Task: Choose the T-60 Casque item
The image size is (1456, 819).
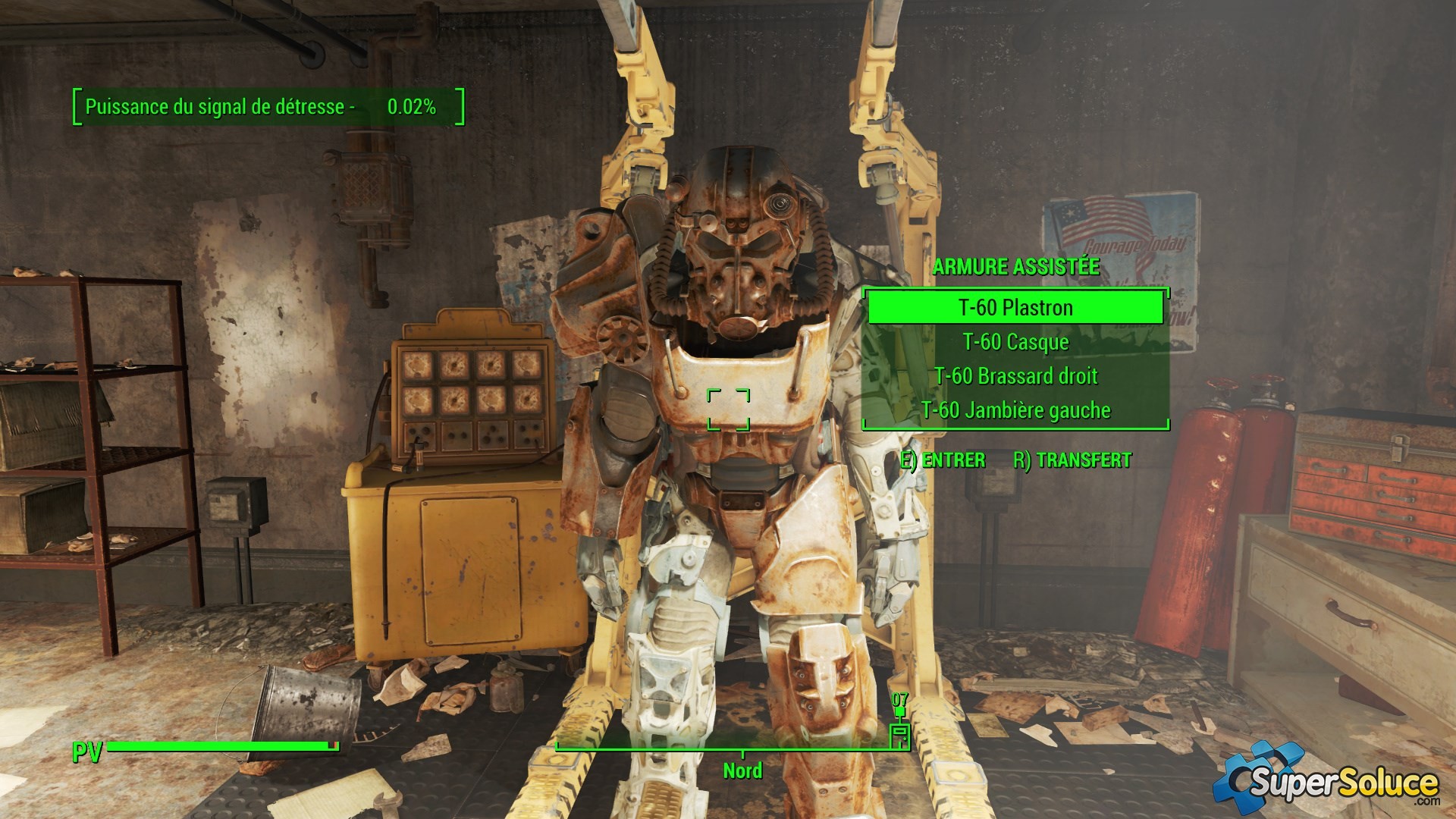Action: (x=1015, y=342)
